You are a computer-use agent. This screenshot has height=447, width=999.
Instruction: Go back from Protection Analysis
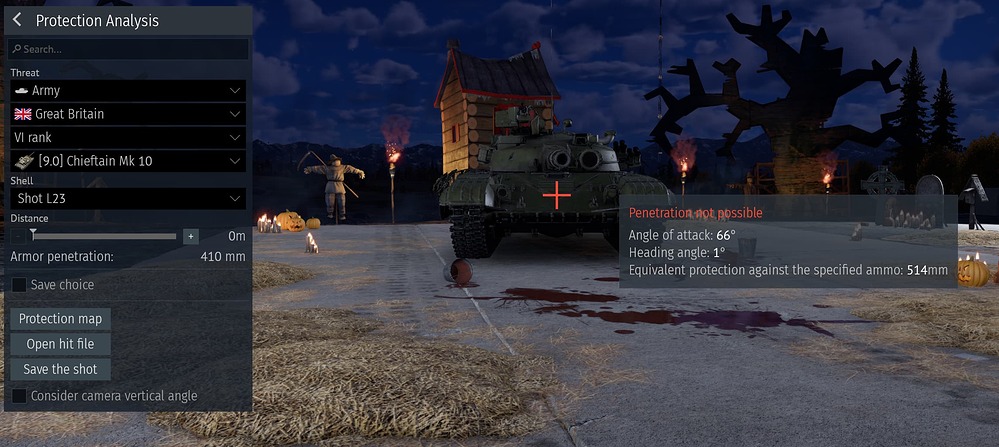(x=17, y=20)
